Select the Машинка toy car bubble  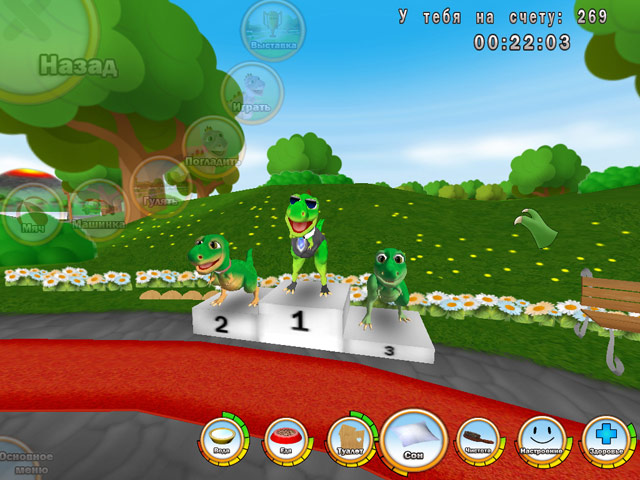pos(97,209)
